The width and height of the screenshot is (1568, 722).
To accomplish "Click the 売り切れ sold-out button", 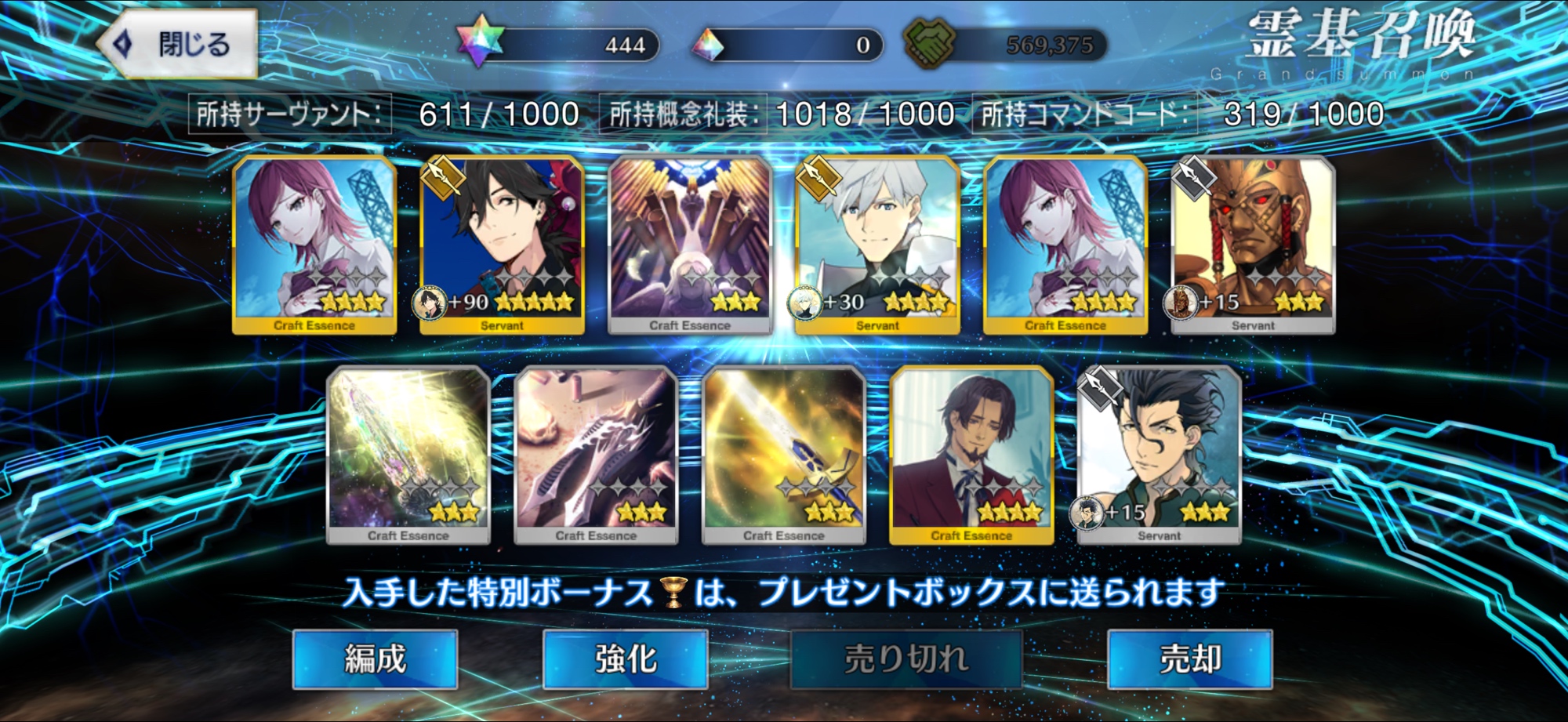I will (906, 659).
